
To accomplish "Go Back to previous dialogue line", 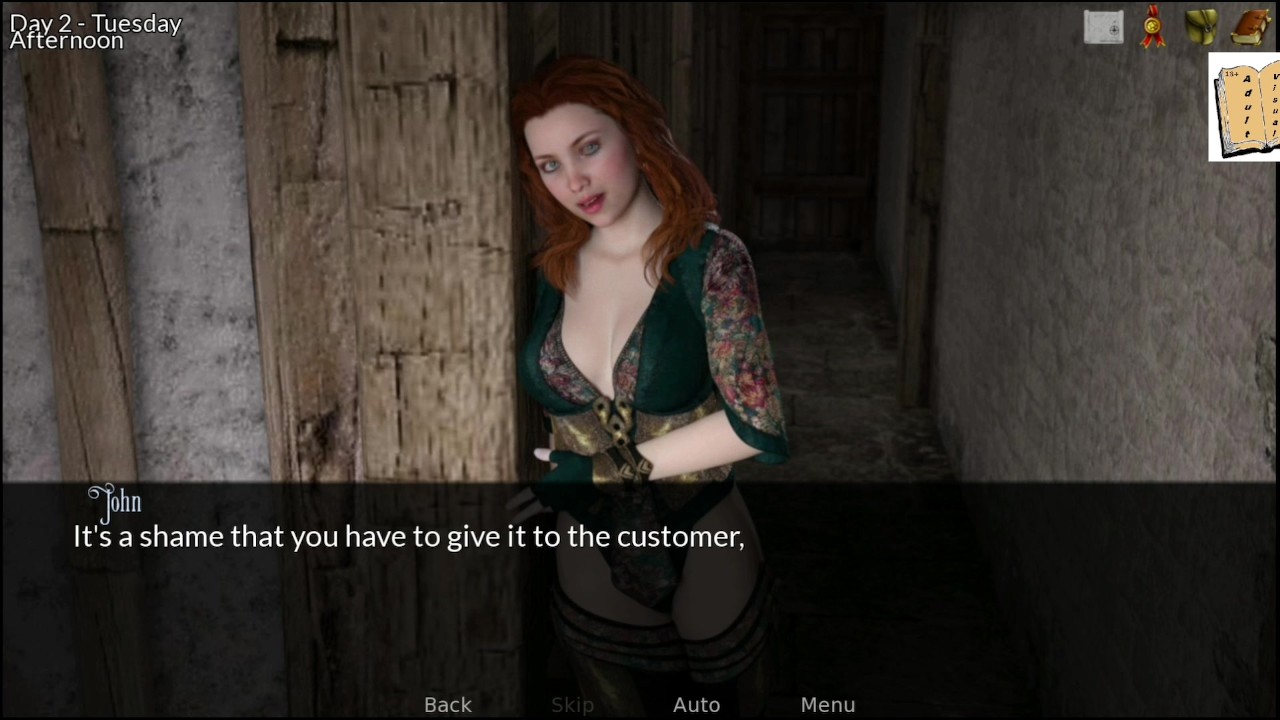I will (x=448, y=705).
